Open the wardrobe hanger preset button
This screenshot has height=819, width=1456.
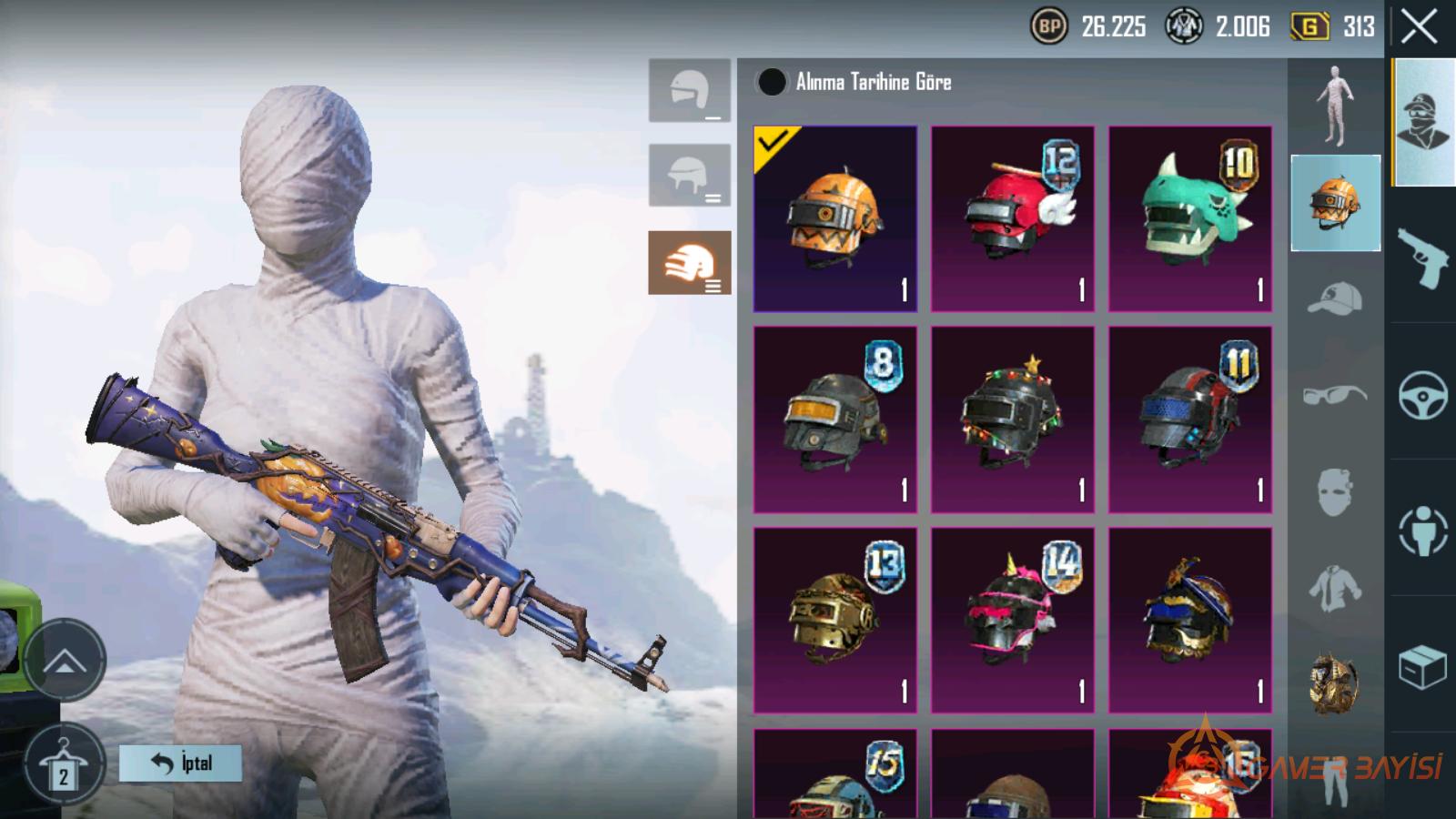pos(63,765)
